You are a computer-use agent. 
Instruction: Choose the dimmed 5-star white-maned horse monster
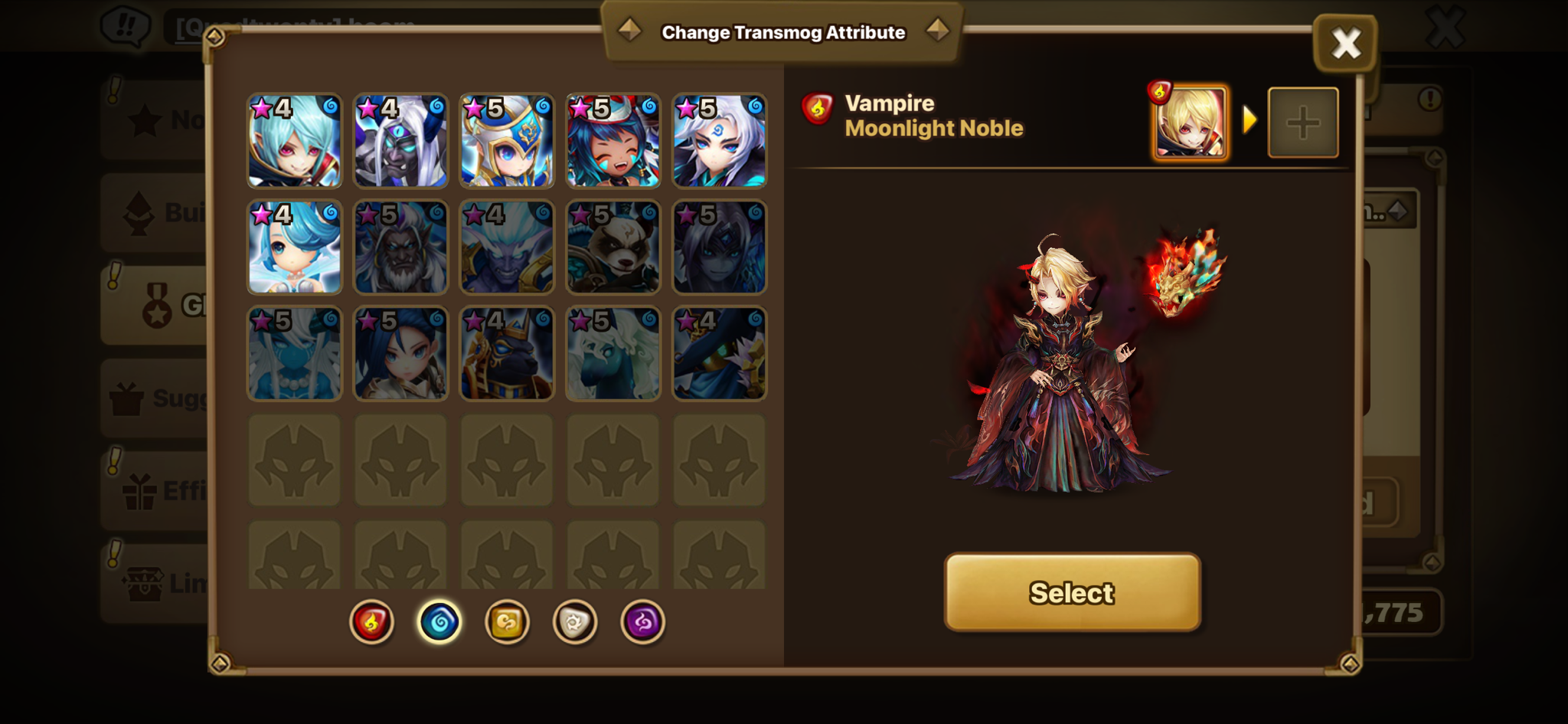click(612, 354)
